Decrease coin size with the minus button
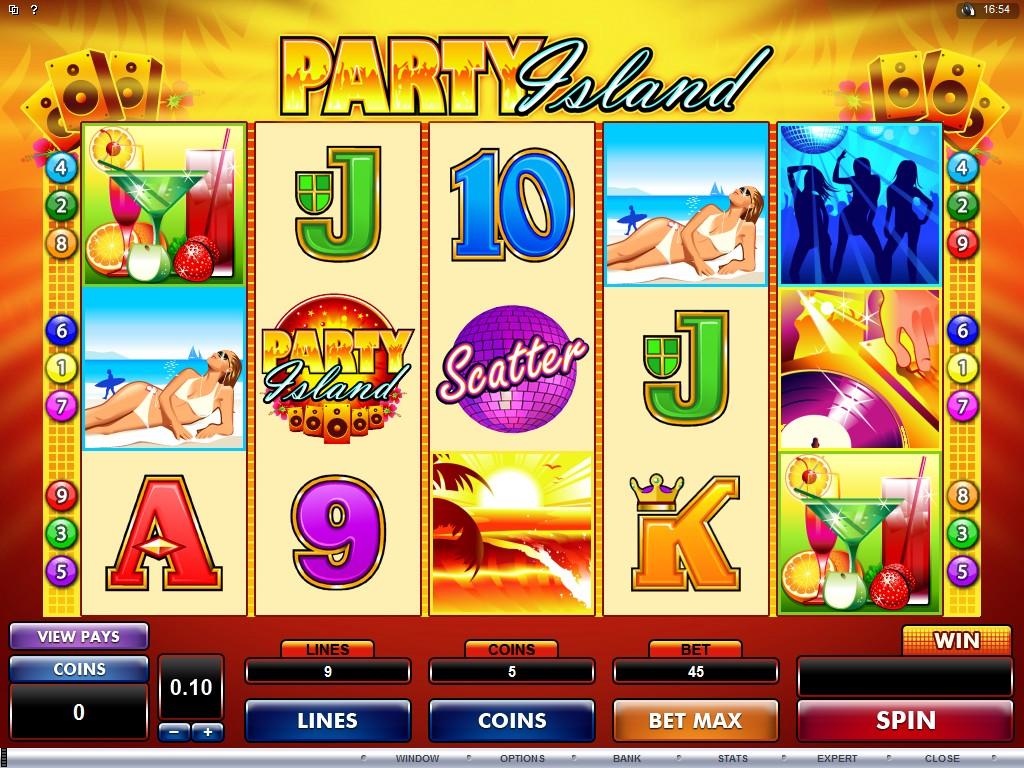The image size is (1024, 768). pyautogui.click(x=174, y=732)
